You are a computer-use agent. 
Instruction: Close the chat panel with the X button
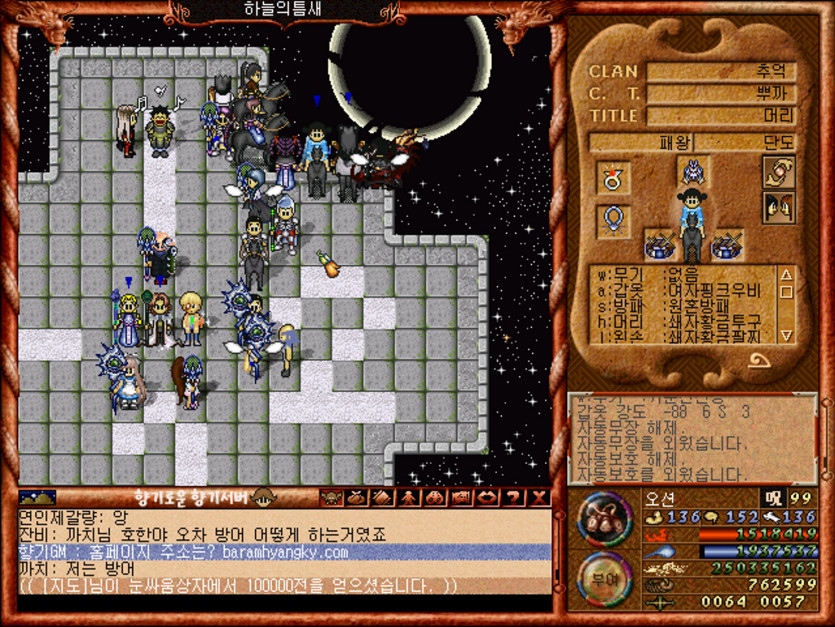[x=540, y=497]
